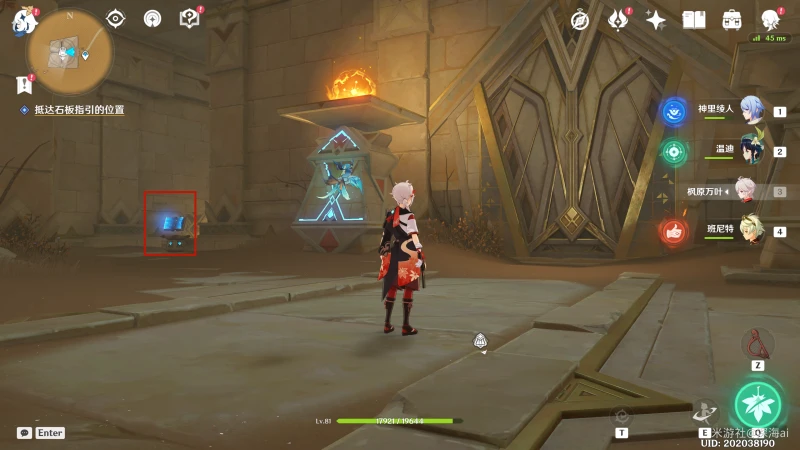The image size is (800, 450).
Task: Open the adventurer handbook book icon
Action: 694,20
